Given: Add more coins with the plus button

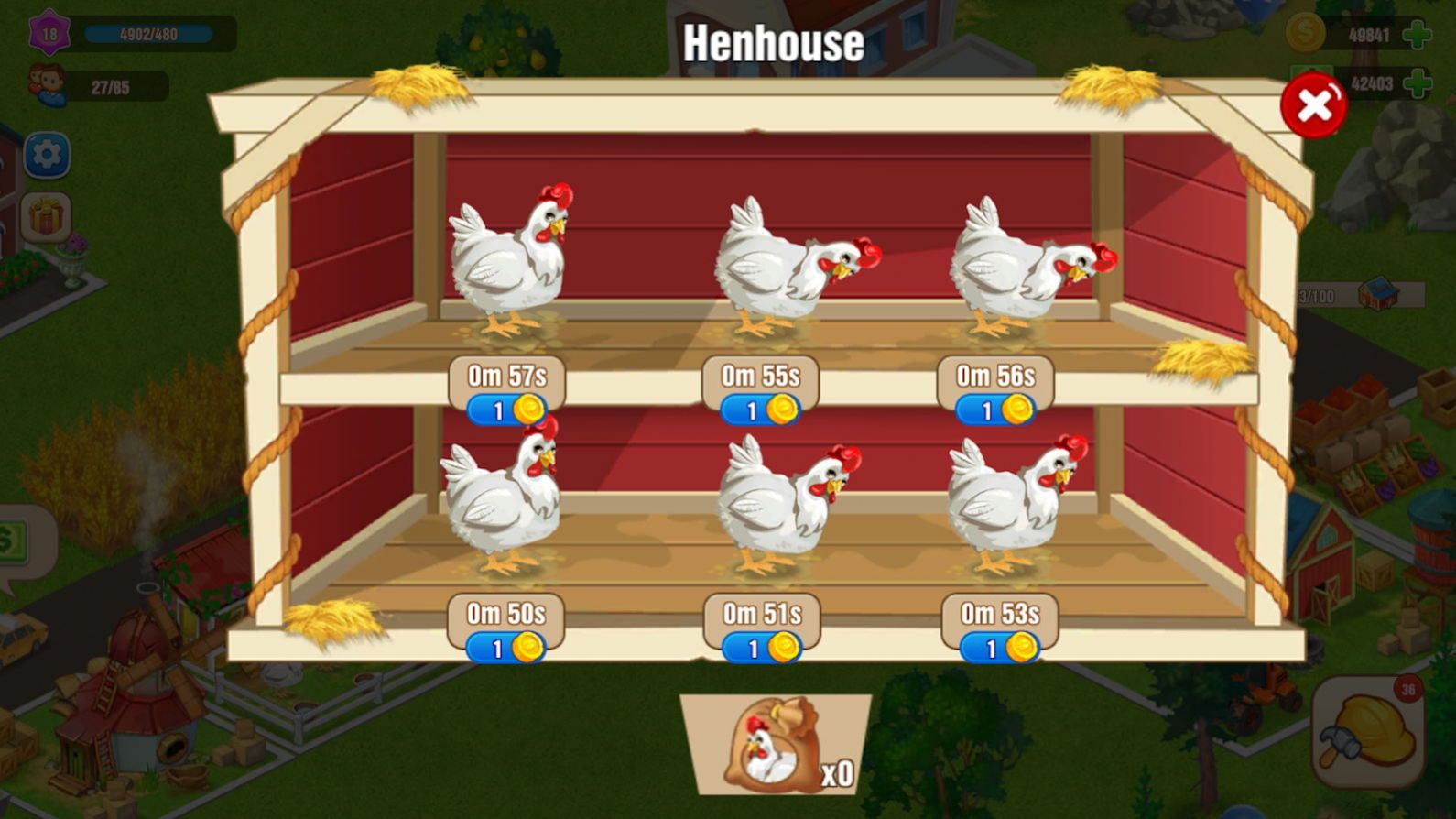Looking at the screenshot, I should tap(1417, 35).
